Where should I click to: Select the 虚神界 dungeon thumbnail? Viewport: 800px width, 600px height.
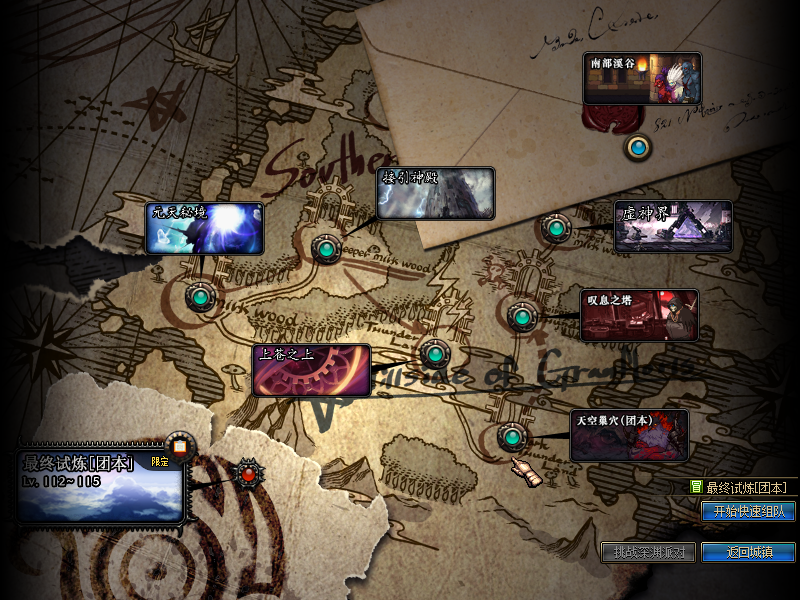673,226
